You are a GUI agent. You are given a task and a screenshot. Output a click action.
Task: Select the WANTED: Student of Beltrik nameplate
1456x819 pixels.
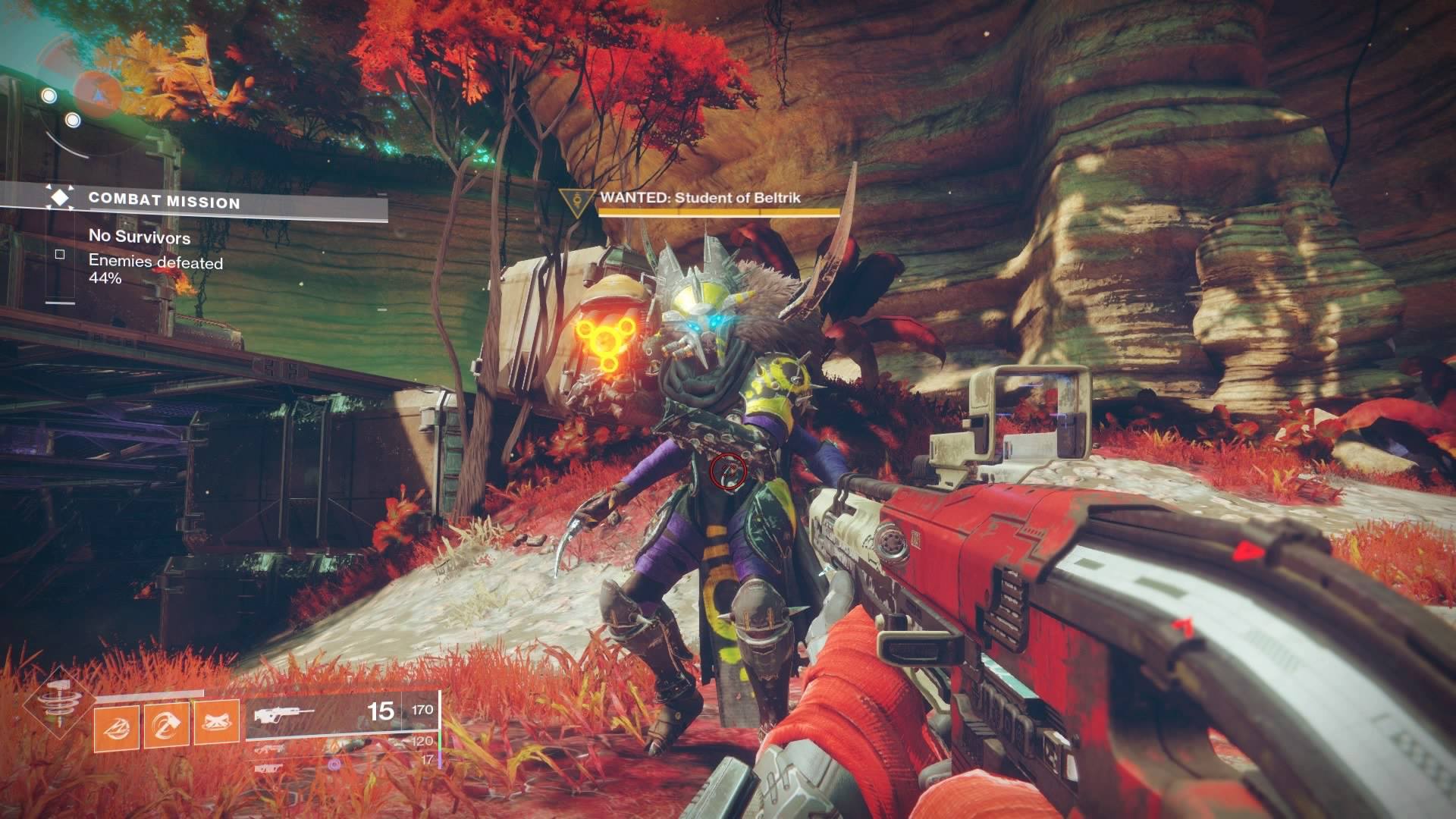pyautogui.click(x=699, y=198)
